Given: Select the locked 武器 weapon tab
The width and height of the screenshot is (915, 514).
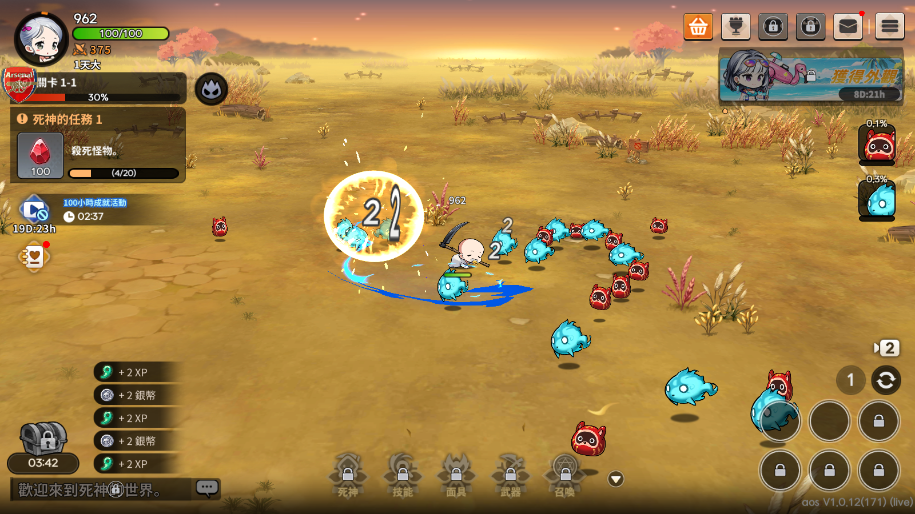Looking at the screenshot, I should point(510,474).
